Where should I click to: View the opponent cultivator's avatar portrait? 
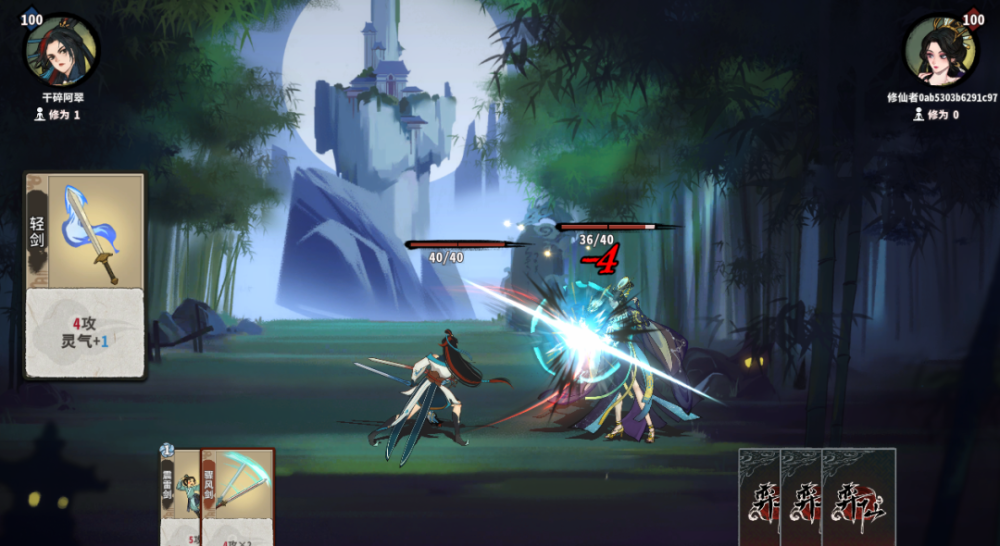coord(940,52)
